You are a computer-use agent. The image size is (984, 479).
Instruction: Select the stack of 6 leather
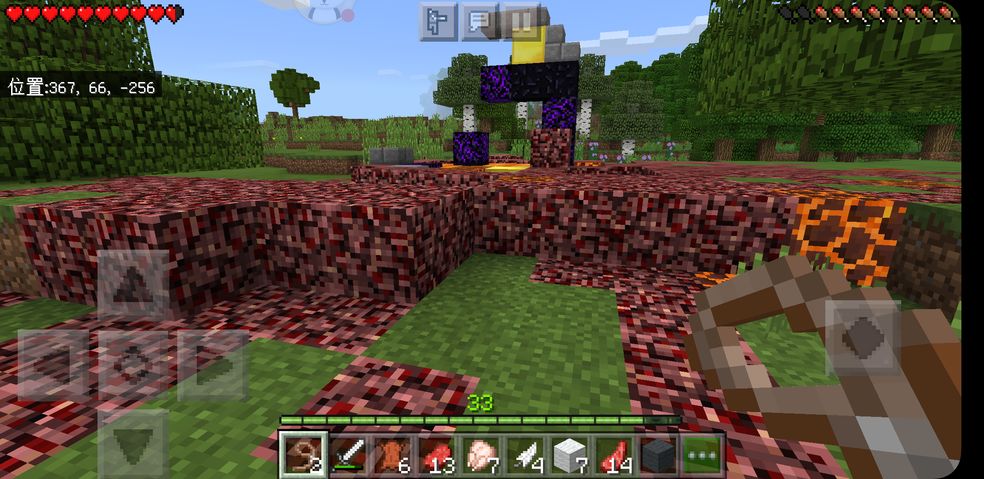point(391,455)
